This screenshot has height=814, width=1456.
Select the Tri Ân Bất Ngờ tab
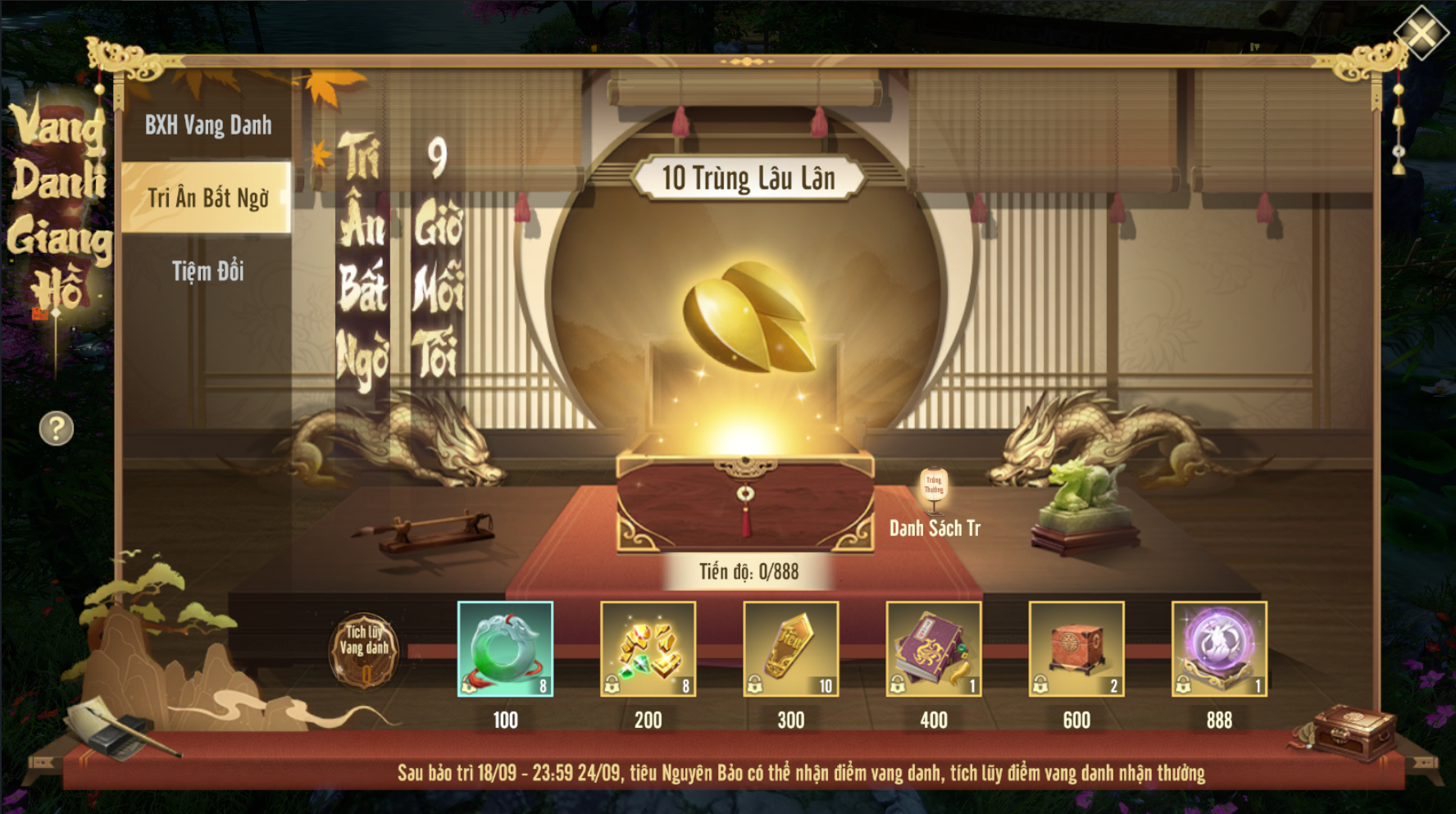(x=207, y=198)
